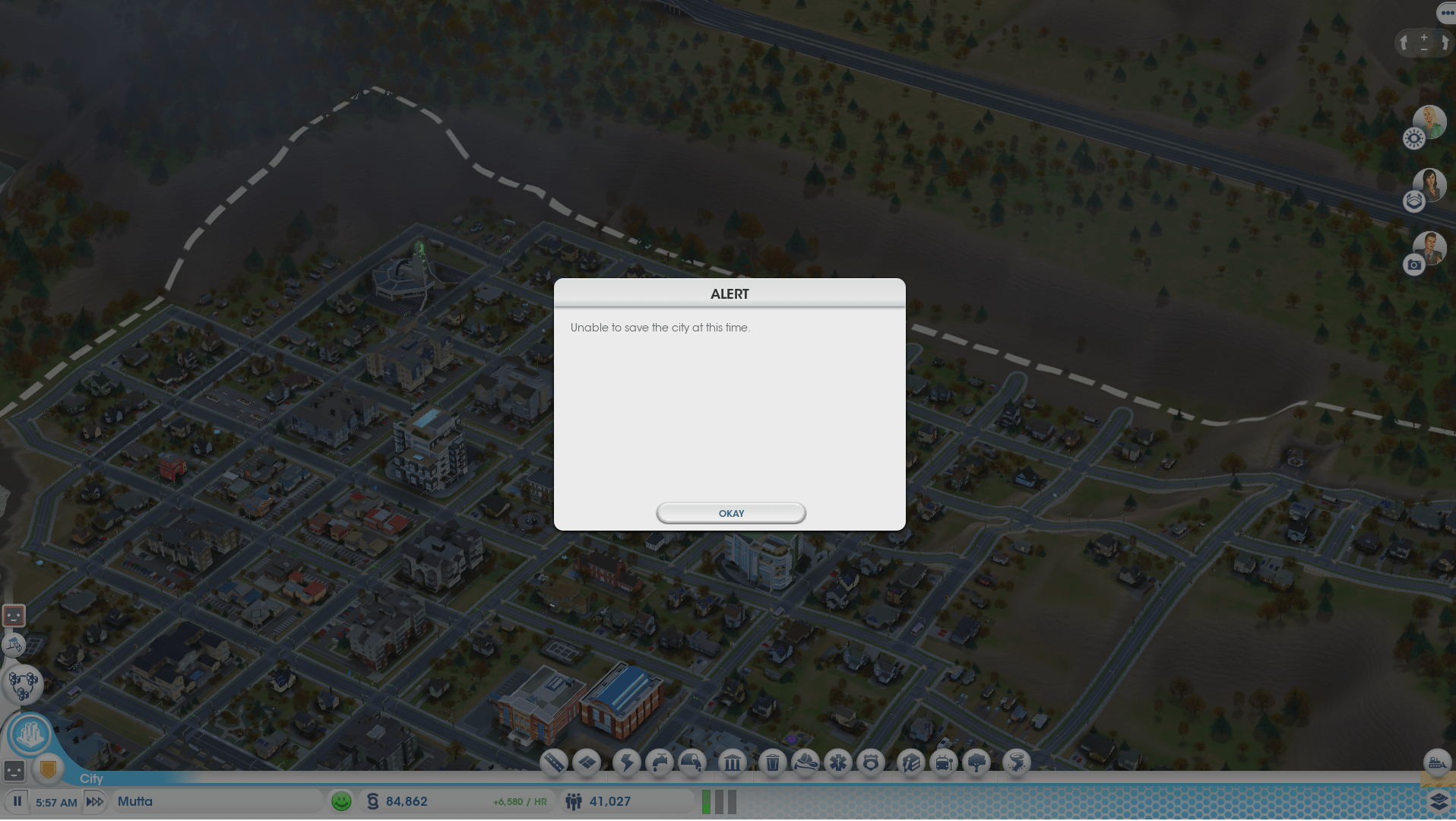Image resolution: width=1456 pixels, height=821 pixels.
Task: Open the Power tools menu
Action: coord(628,763)
